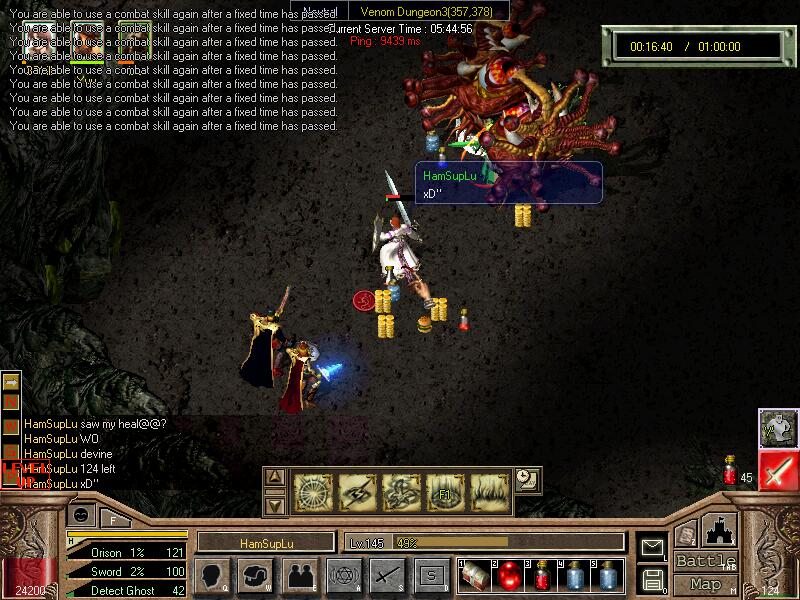The image size is (800, 600).
Task: Use the red orb in slot 2
Action: tap(509, 576)
